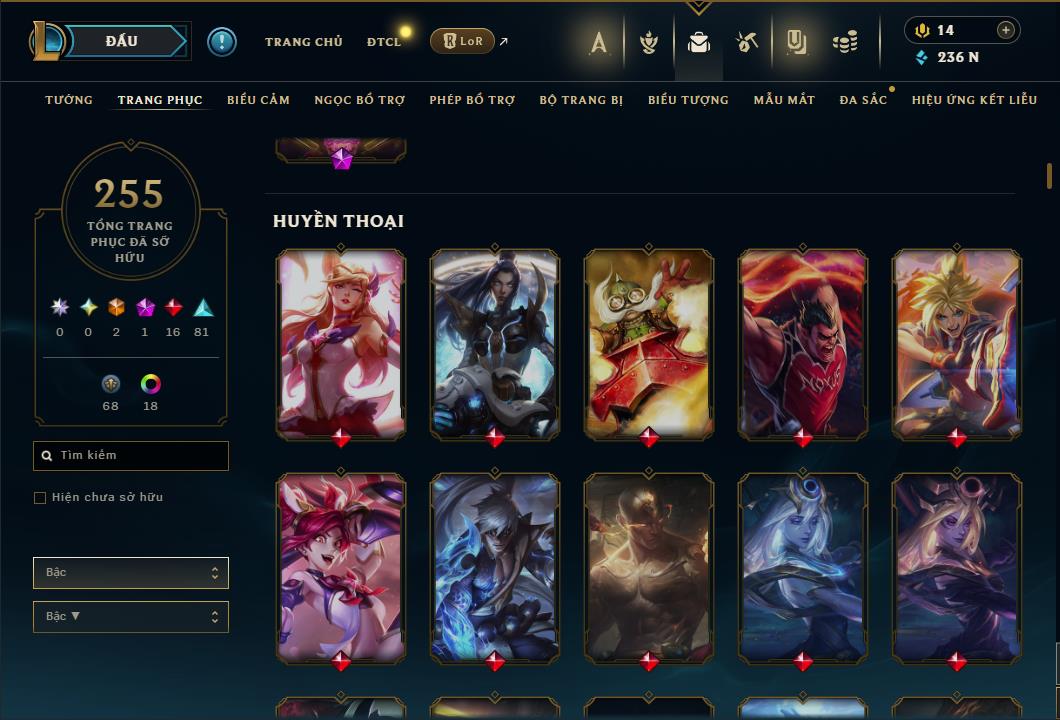Image resolution: width=1060 pixels, height=720 pixels.
Task: Open the ĐA SẮC chromas tab
Action: click(863, 100)
